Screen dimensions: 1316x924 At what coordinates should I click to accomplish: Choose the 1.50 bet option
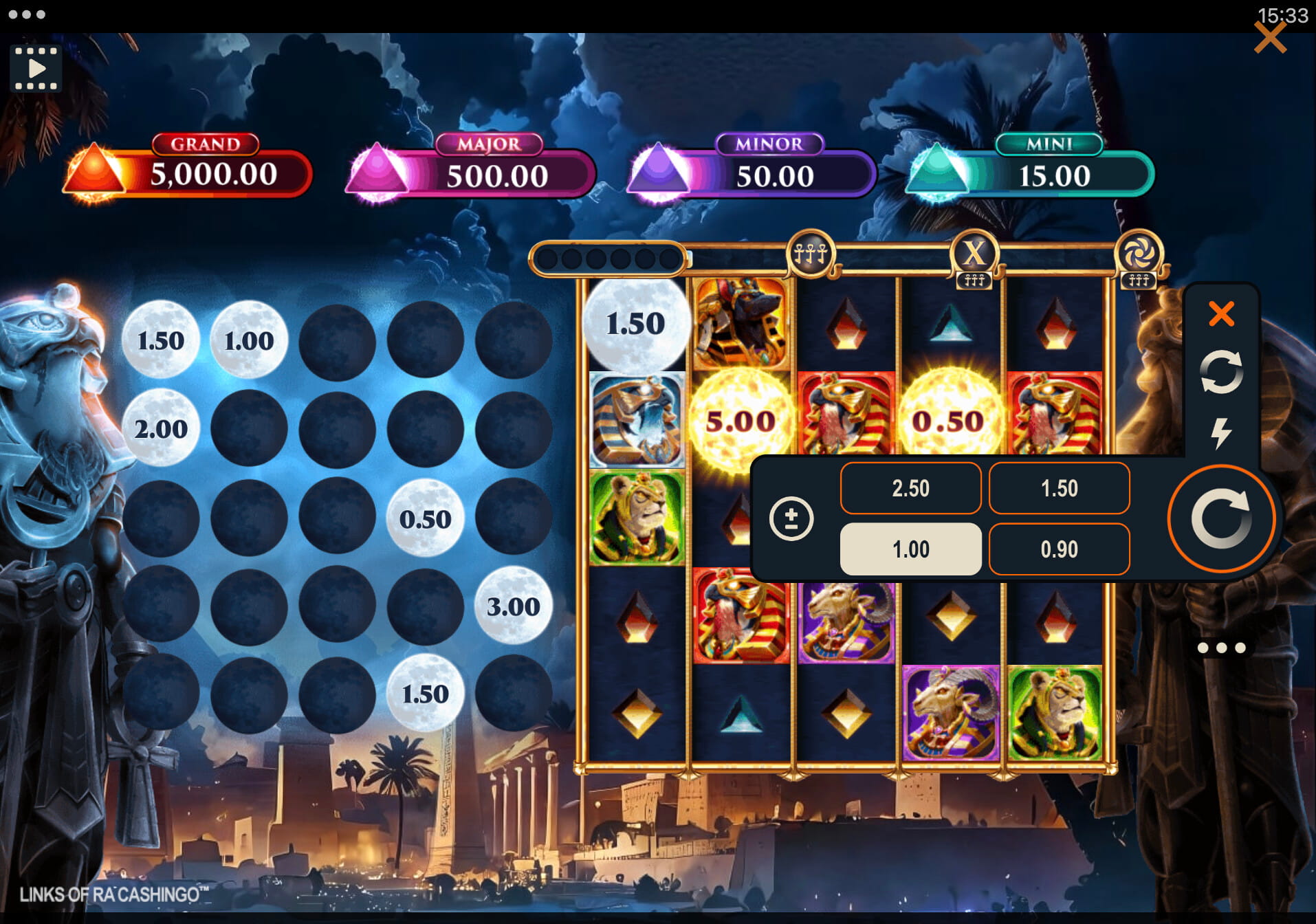point(1059,488)
